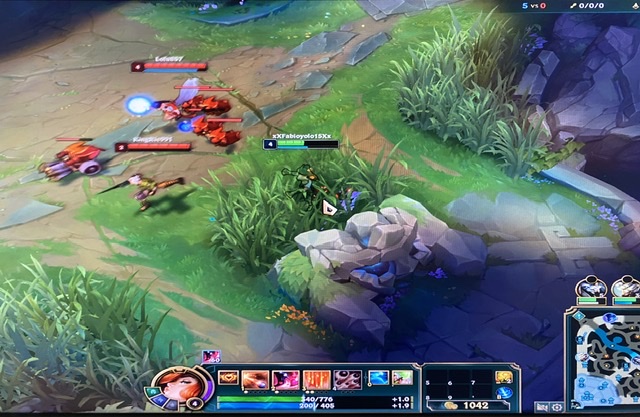Use the second summoner spell icon

coord(401,378)
